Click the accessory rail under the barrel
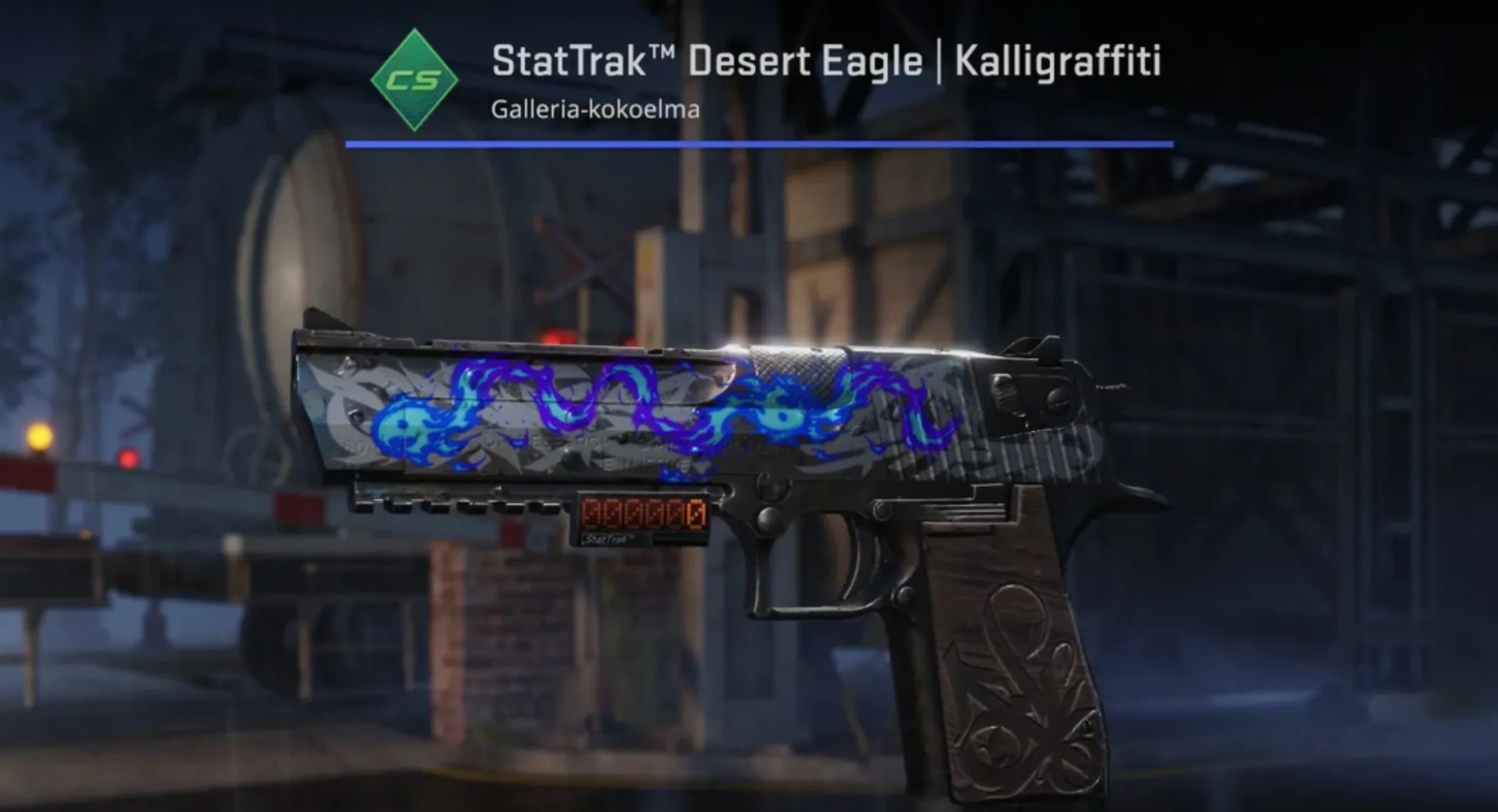1498x812 pixels. pyautogui.click(x=462, y=505)
